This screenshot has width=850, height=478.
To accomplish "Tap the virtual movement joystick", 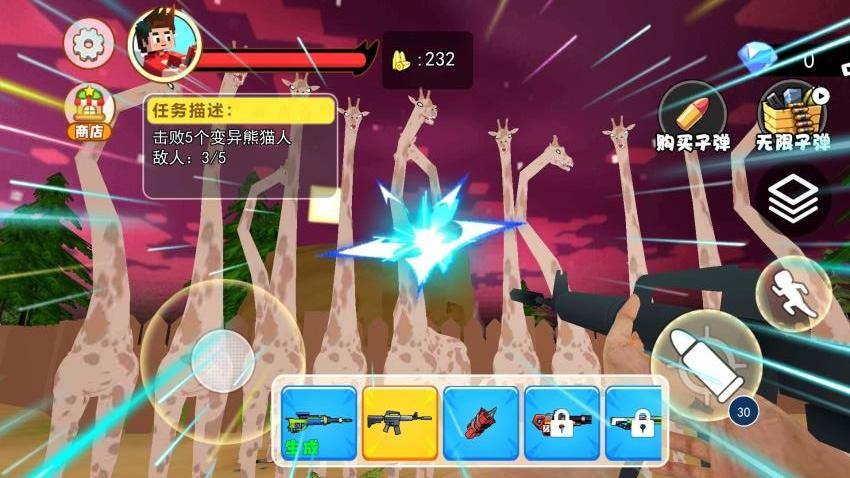I will pyautogui.click(x=222, y=357).
